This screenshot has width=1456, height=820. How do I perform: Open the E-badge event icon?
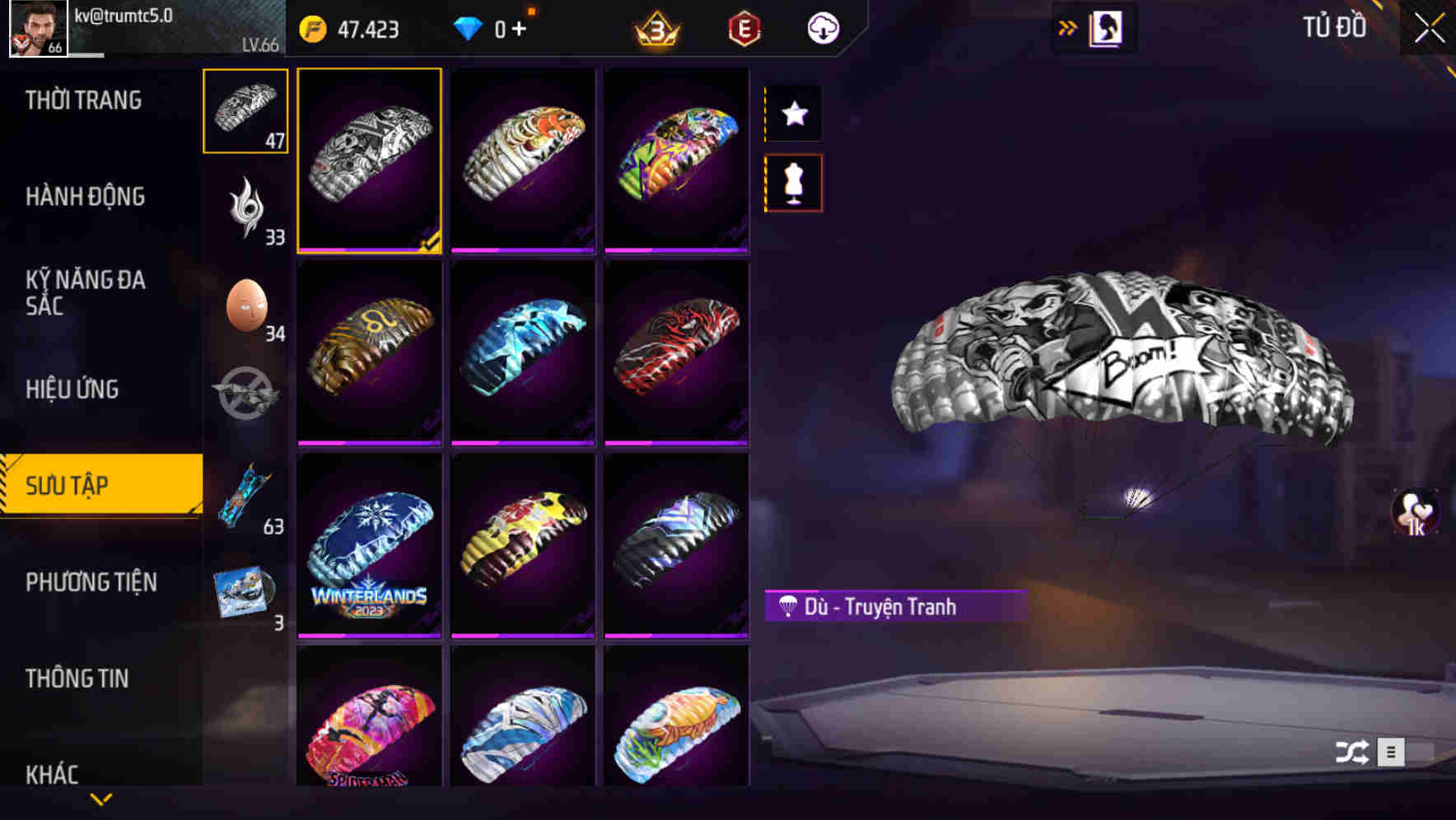[744, 28]
